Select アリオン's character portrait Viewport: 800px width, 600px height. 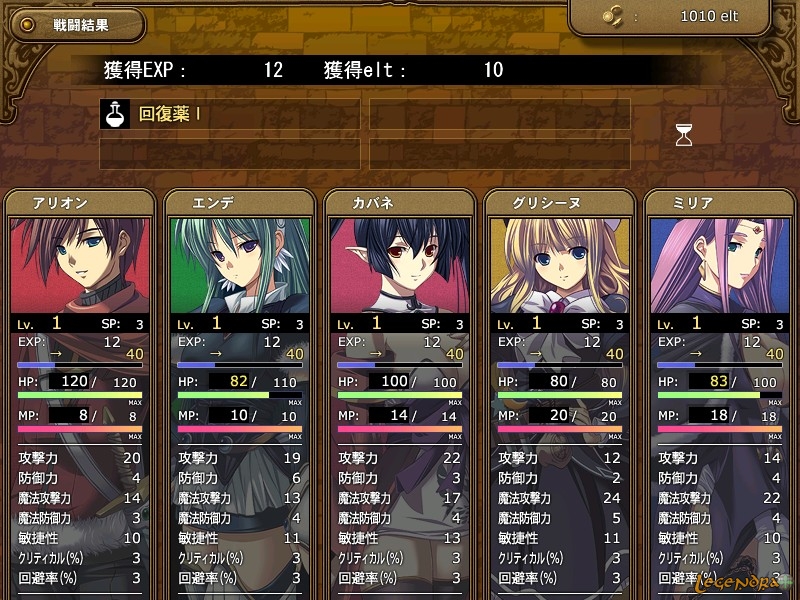(80, 265)
